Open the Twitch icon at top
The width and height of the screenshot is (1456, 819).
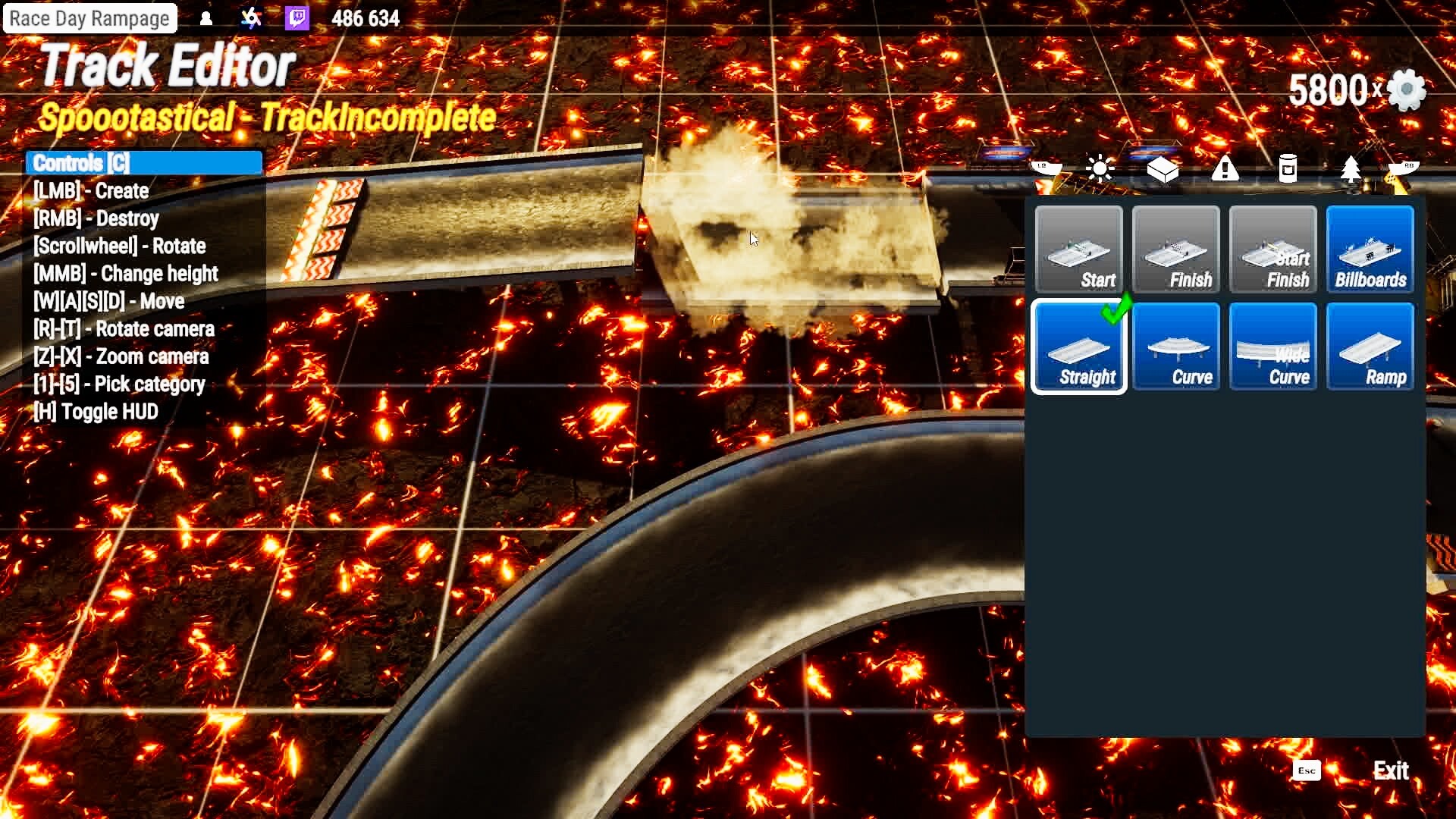click(x=296, y=18)
